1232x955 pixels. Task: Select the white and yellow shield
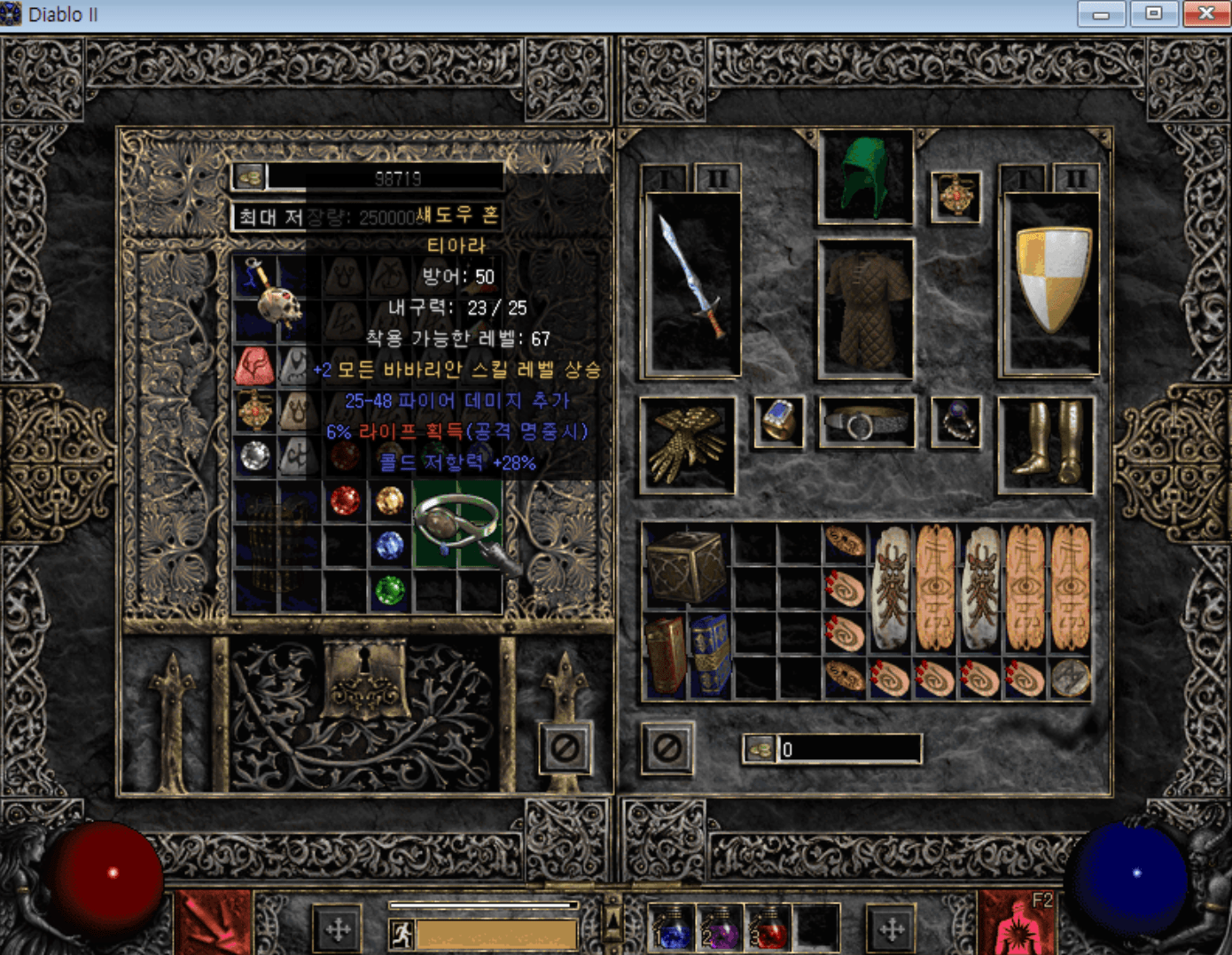[1051, 280]
